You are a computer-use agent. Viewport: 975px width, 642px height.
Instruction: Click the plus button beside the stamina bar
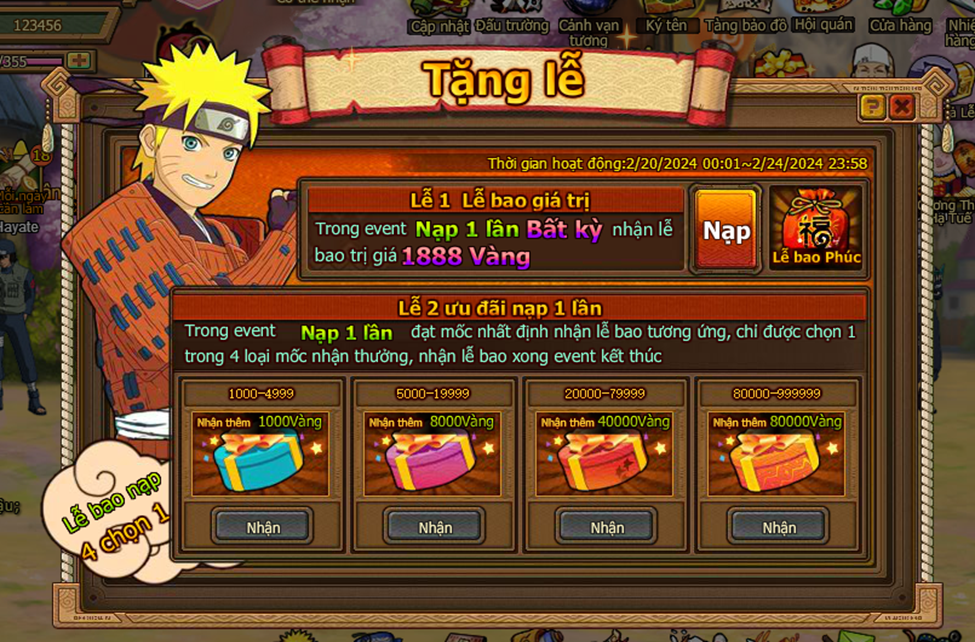click(x=79, y=61)
